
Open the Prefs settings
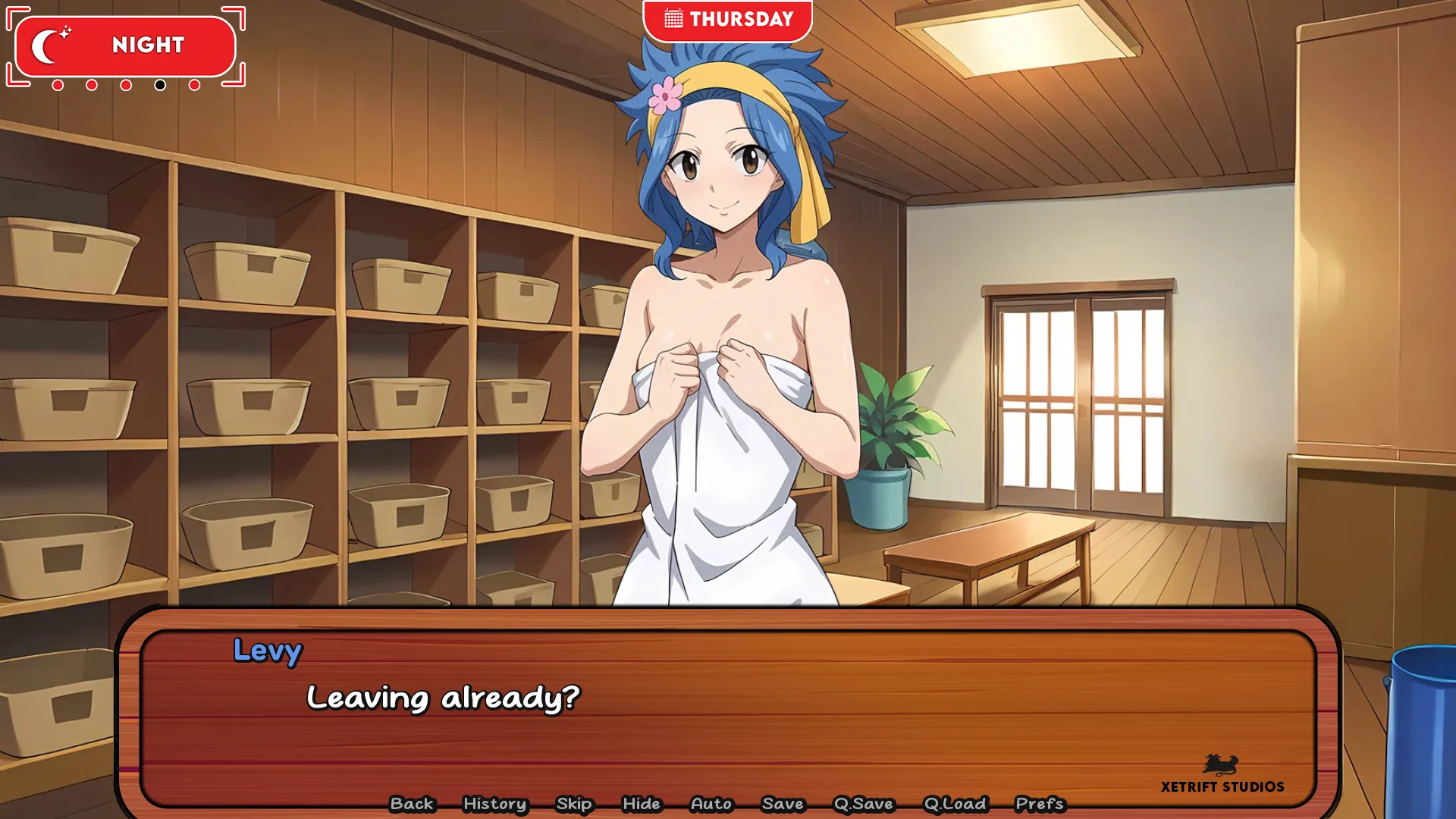(x=1040, y=804)
